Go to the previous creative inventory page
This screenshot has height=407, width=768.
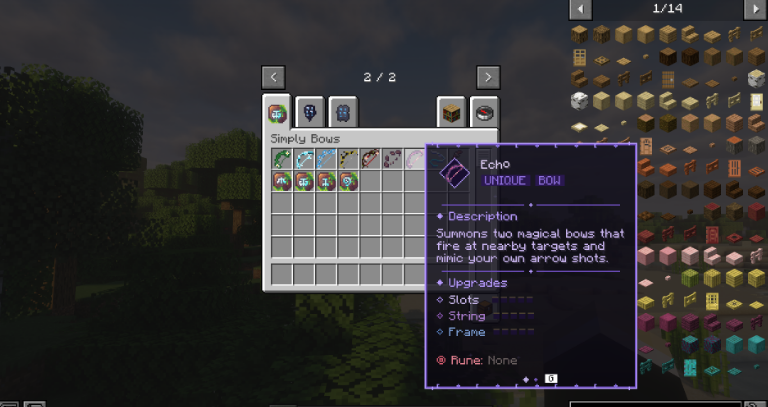(275, 77)
